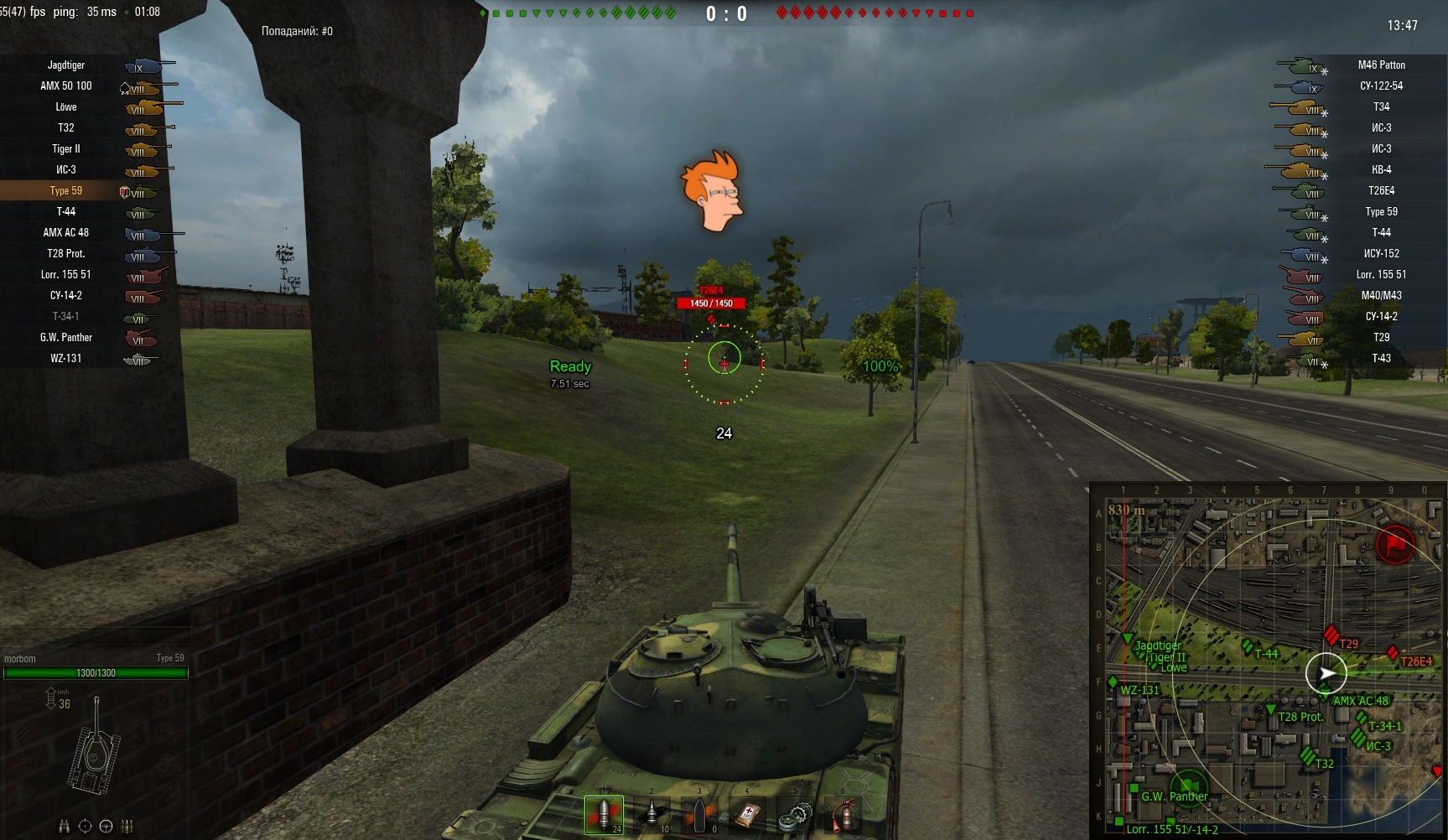Select AMX 50 100 in the allied list
The image size is (1448, 840).
pos(66,86)
